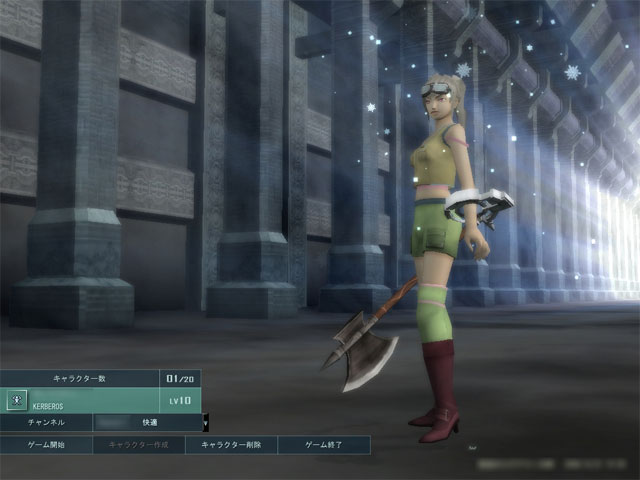Select the KERBEROS character row
This screenshot has width=640, height=480.
100,400
